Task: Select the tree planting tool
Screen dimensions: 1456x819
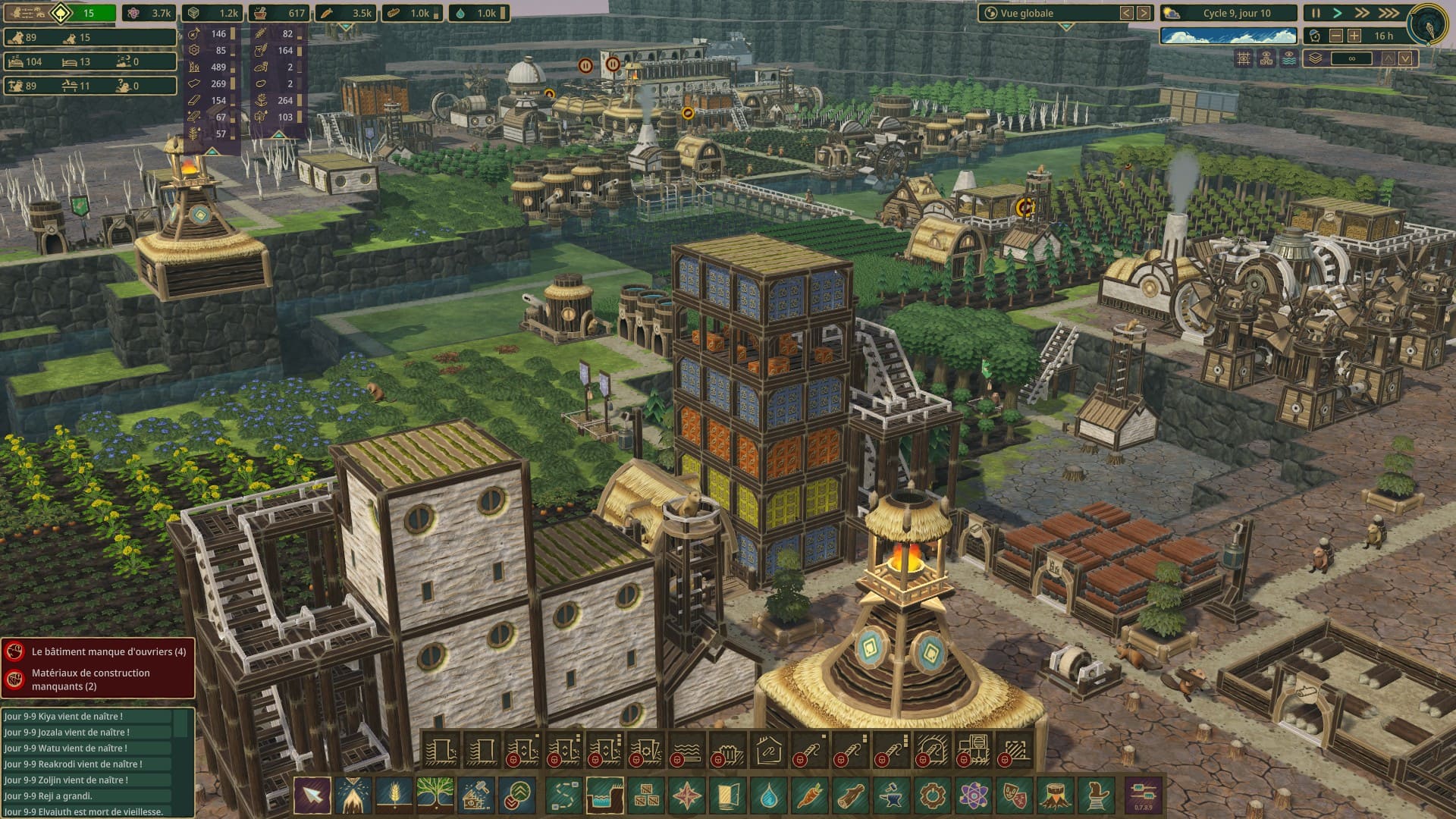Action: point(435,796)
